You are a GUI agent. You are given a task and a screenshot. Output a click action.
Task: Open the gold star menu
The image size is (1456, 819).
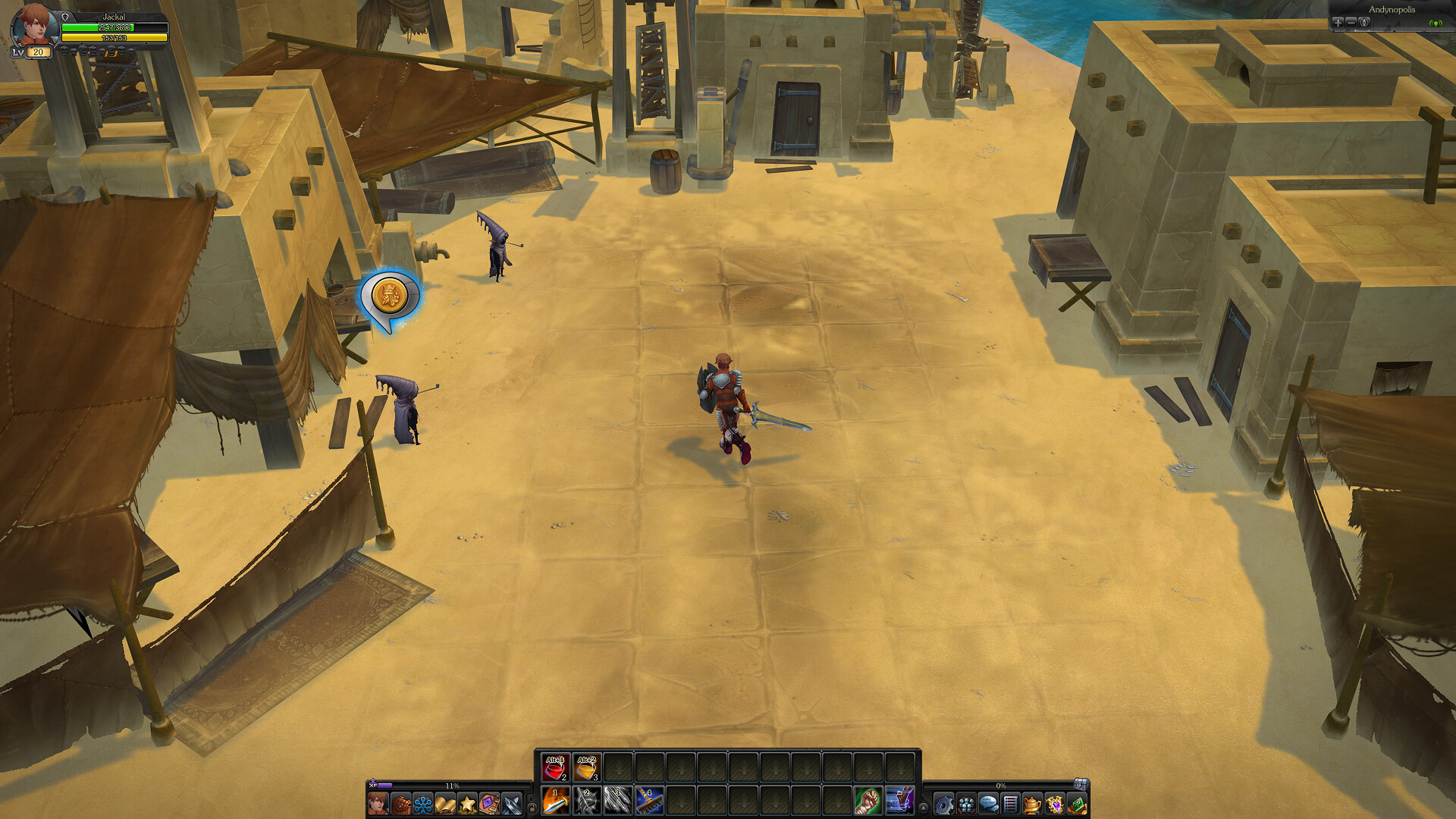click(467, 803)
